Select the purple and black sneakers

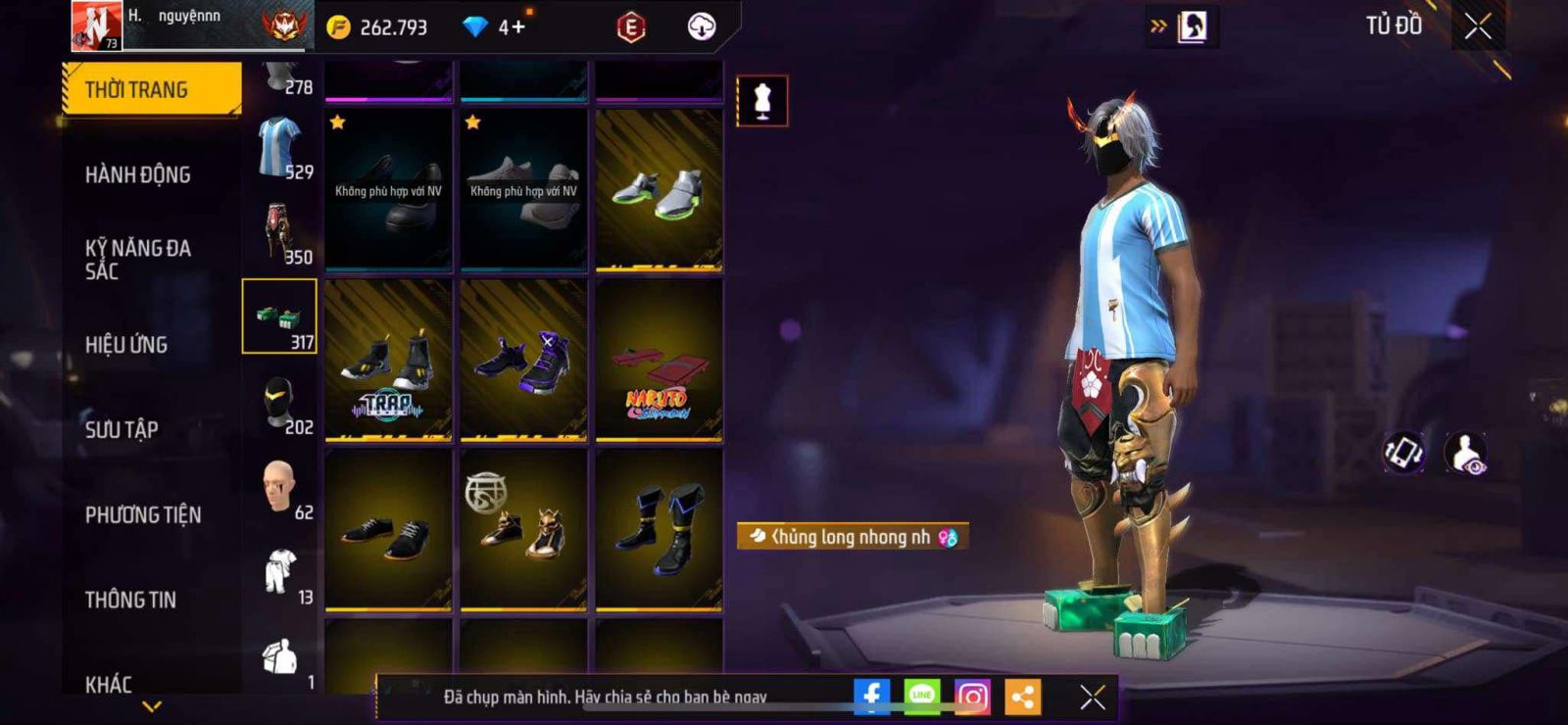tap(523, 361)
